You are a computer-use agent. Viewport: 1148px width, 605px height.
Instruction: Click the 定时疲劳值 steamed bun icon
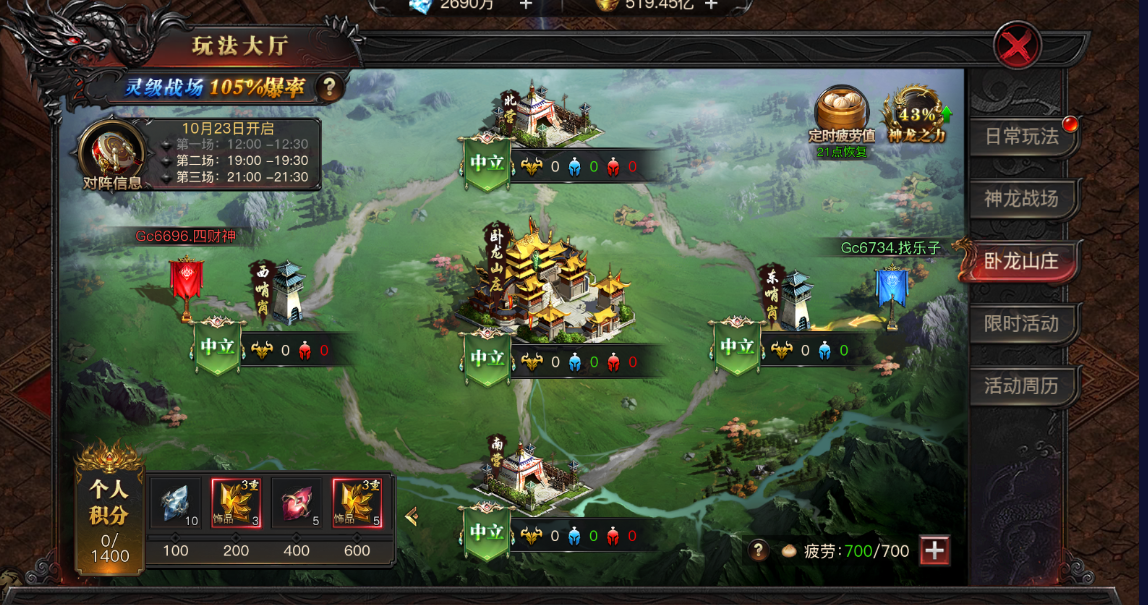point(842,113)
